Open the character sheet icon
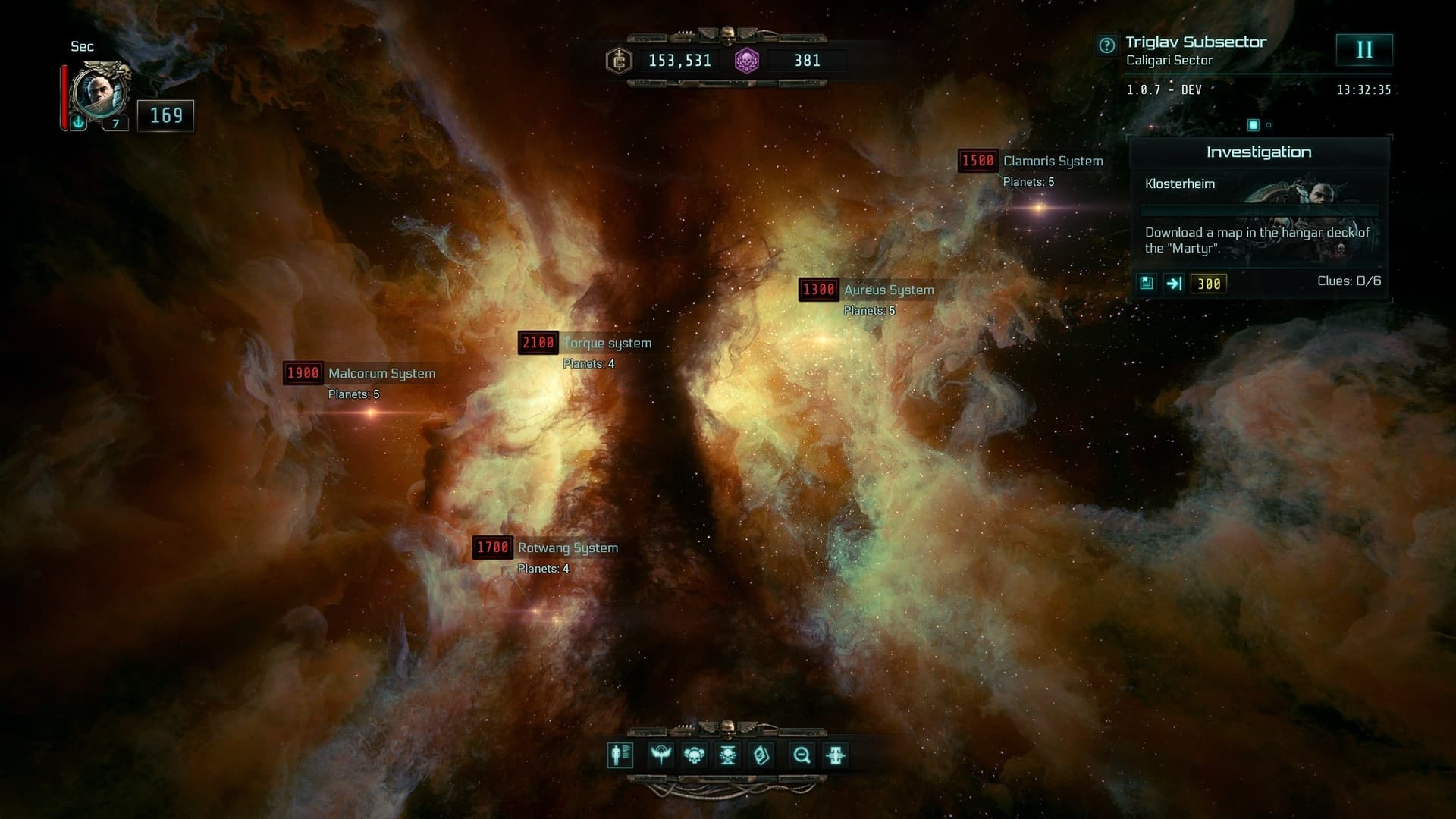 [620, 755]
